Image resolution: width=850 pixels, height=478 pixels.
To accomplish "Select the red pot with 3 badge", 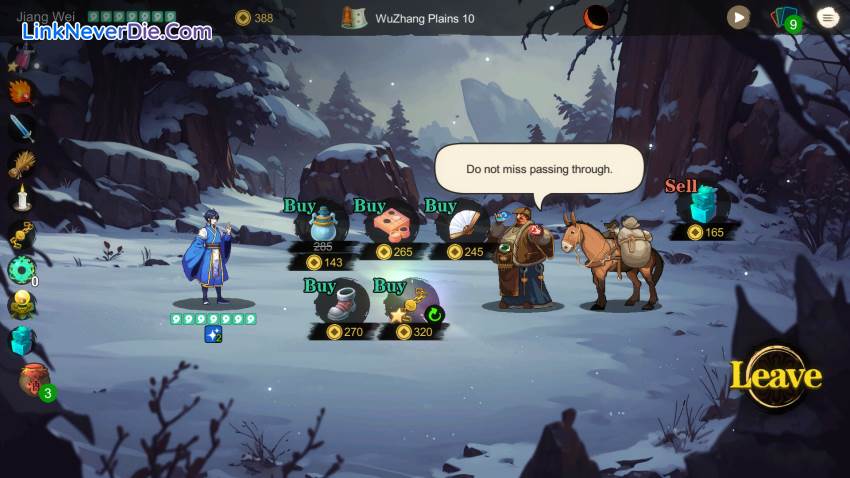I will (x=34, y=379).
